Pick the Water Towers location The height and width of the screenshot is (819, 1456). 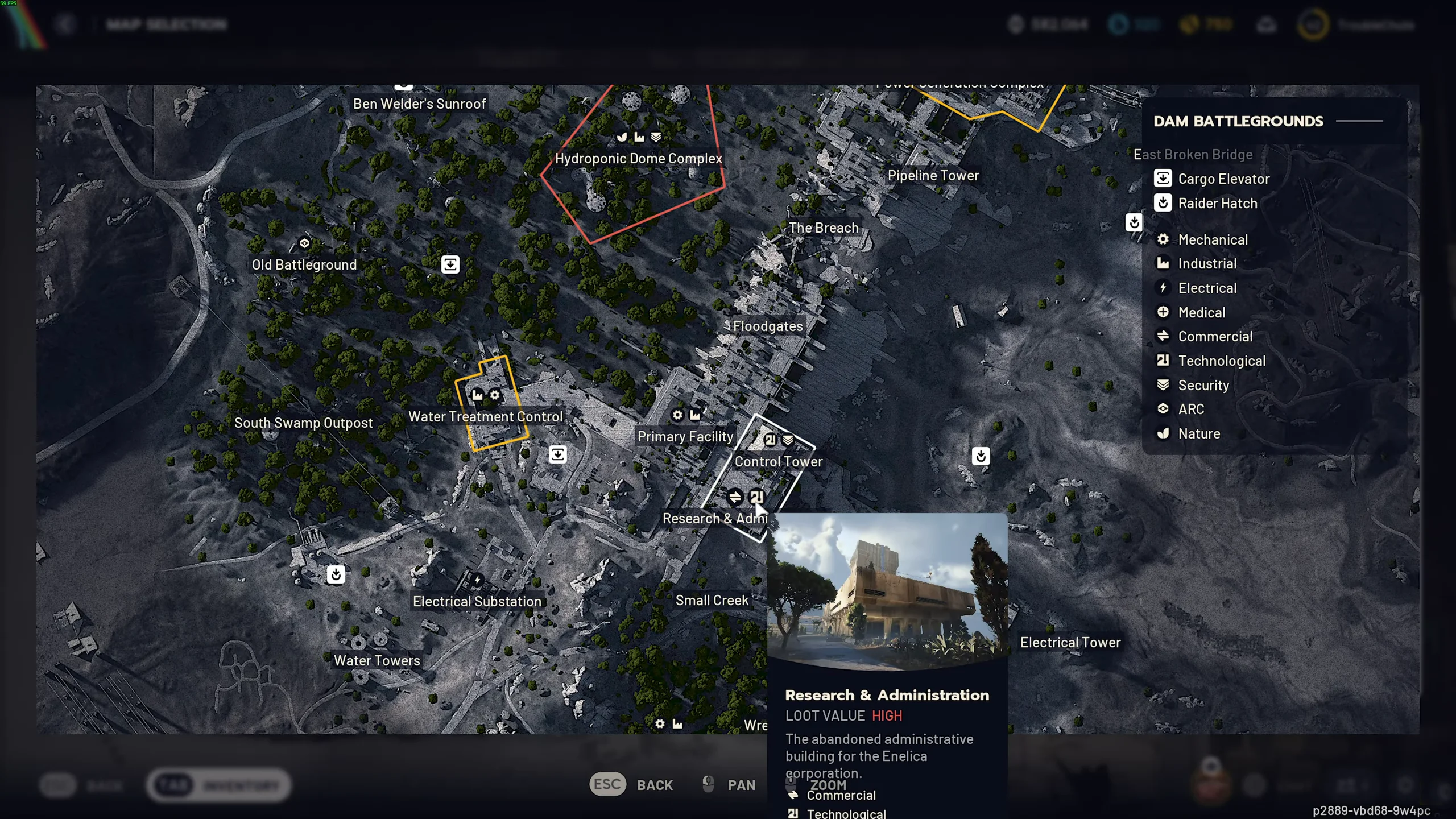[x=377, y=660]
